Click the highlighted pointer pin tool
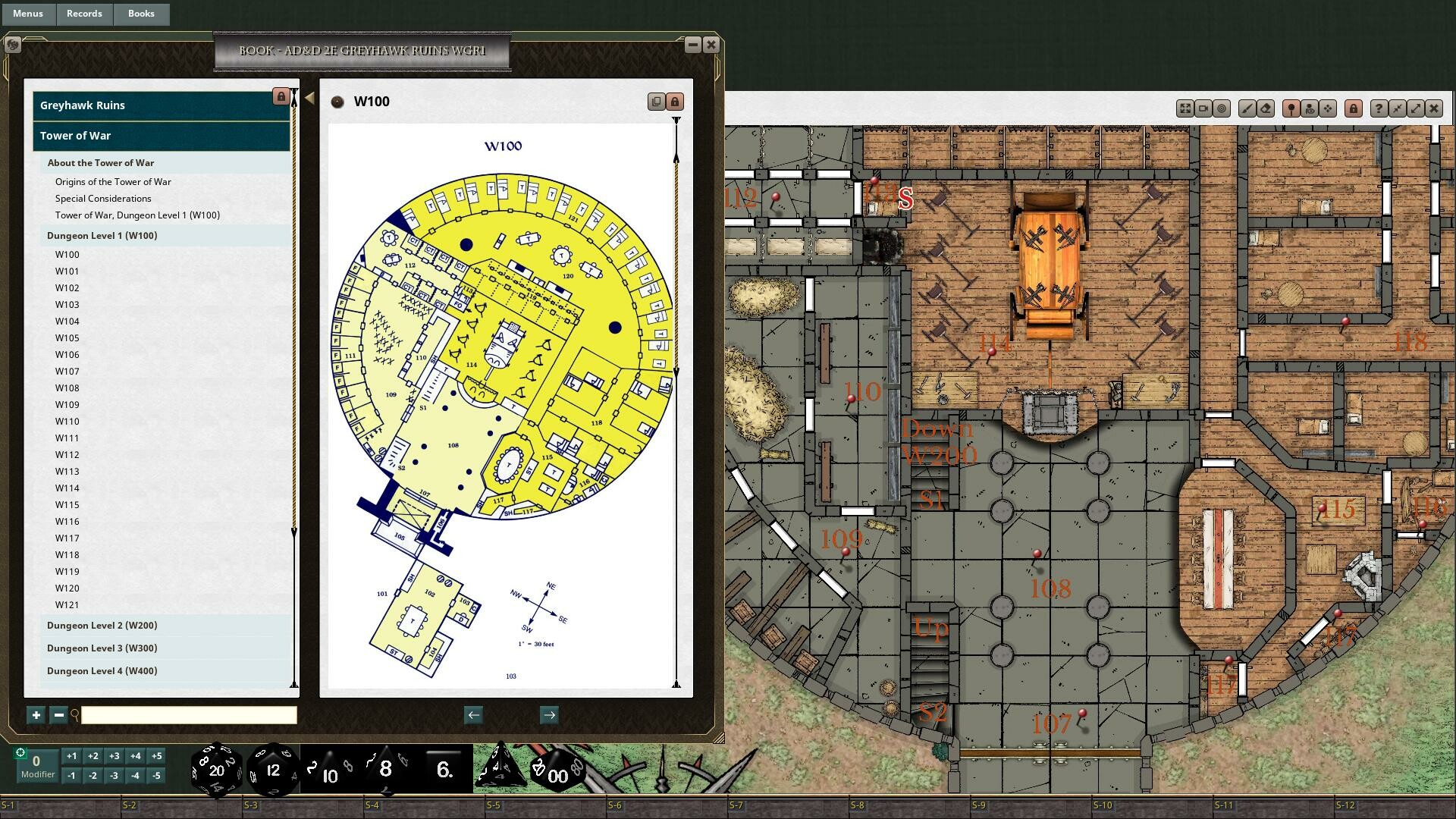This screenshot has width=1456, height=819. [1291, 108]
